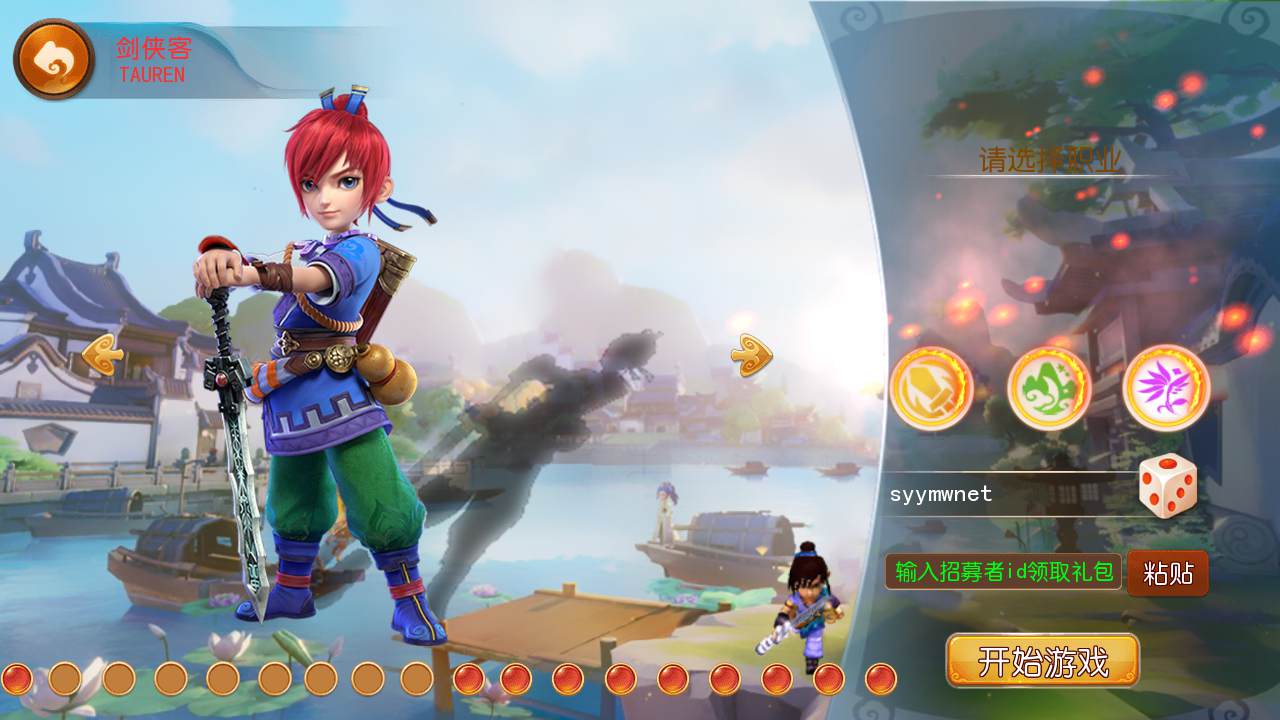Click the 粘贴 paste button
This screenshot has width=1280, height=720.
1167,573
